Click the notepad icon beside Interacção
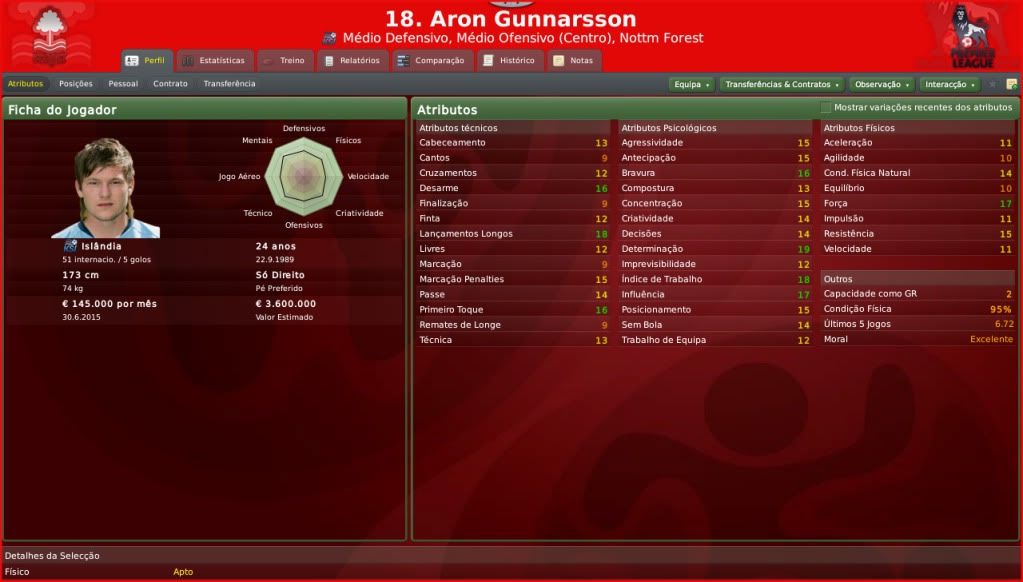This screenshot has width=1023, height=582. click(1011, 85)
